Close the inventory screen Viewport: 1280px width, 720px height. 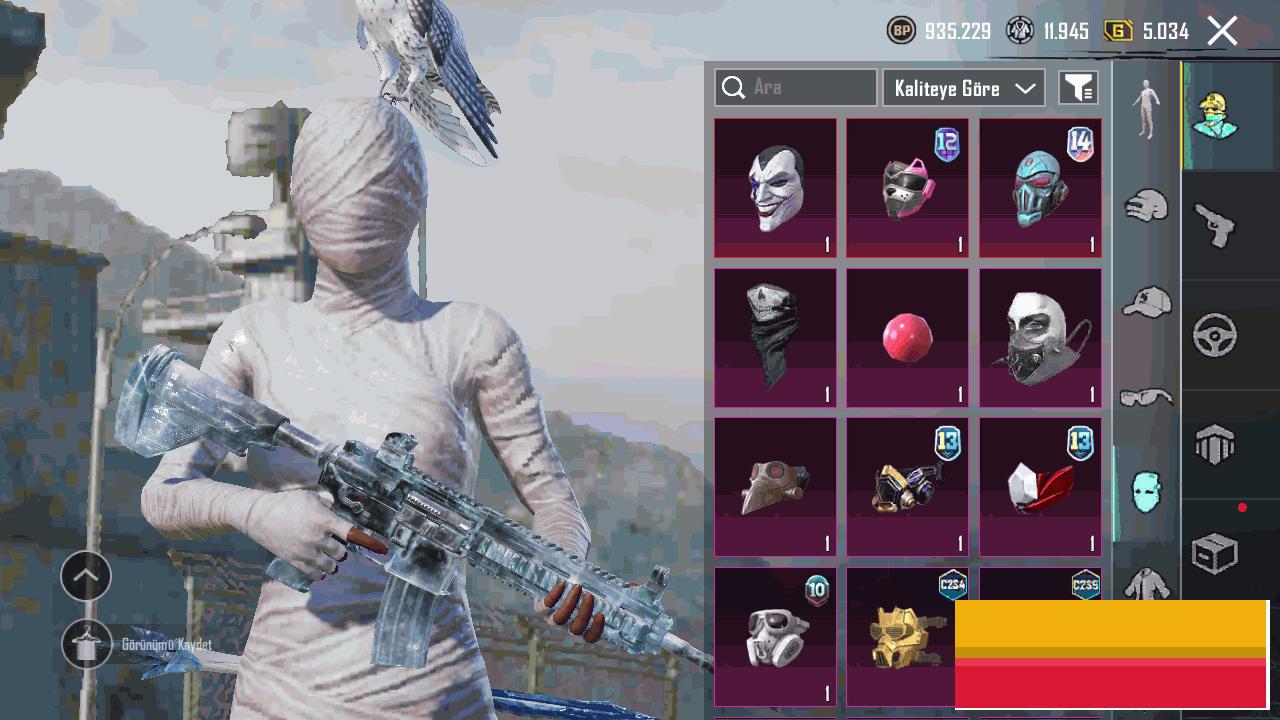coord(1222,31)
